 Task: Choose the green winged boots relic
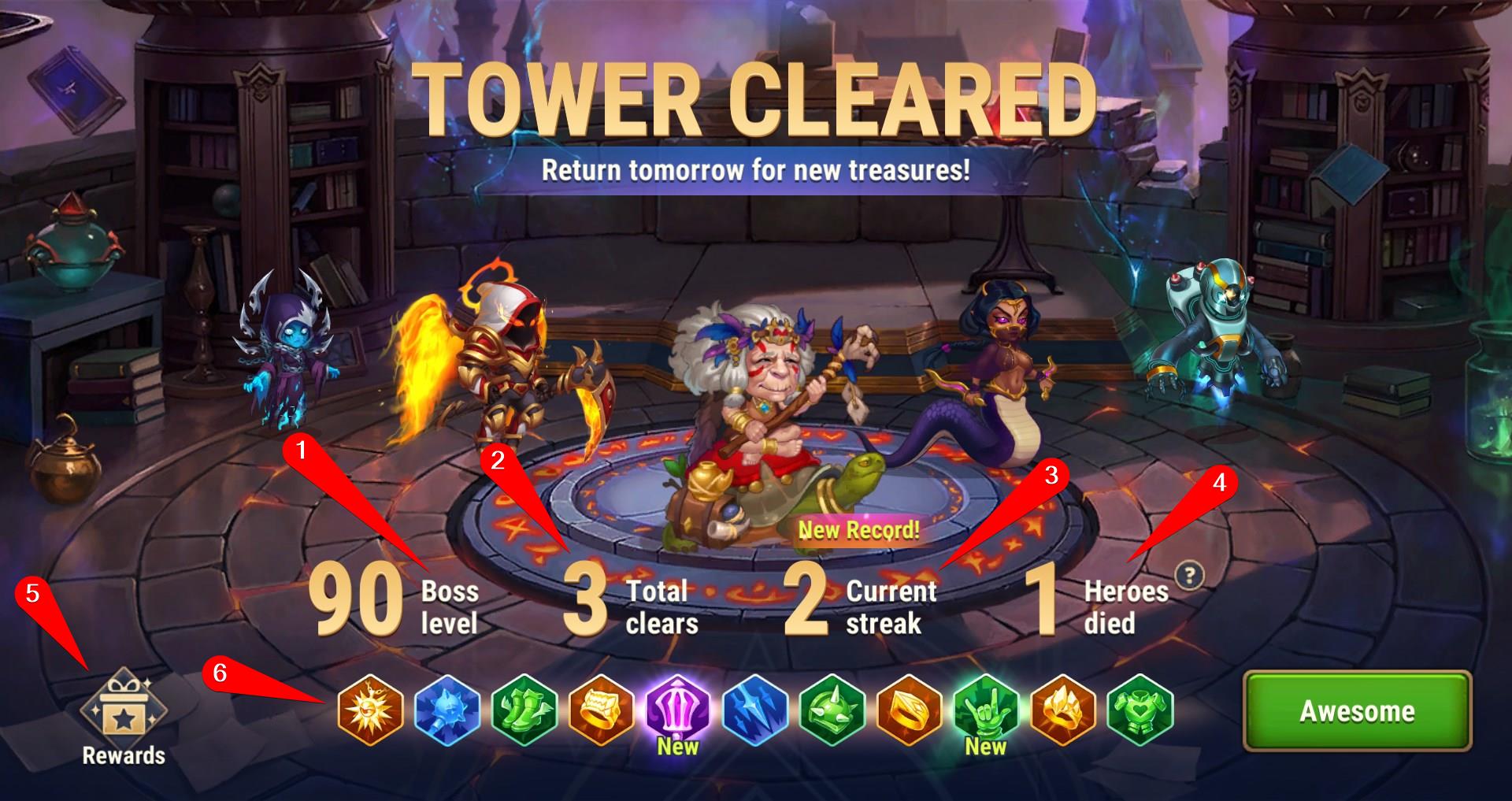point(524,710)
